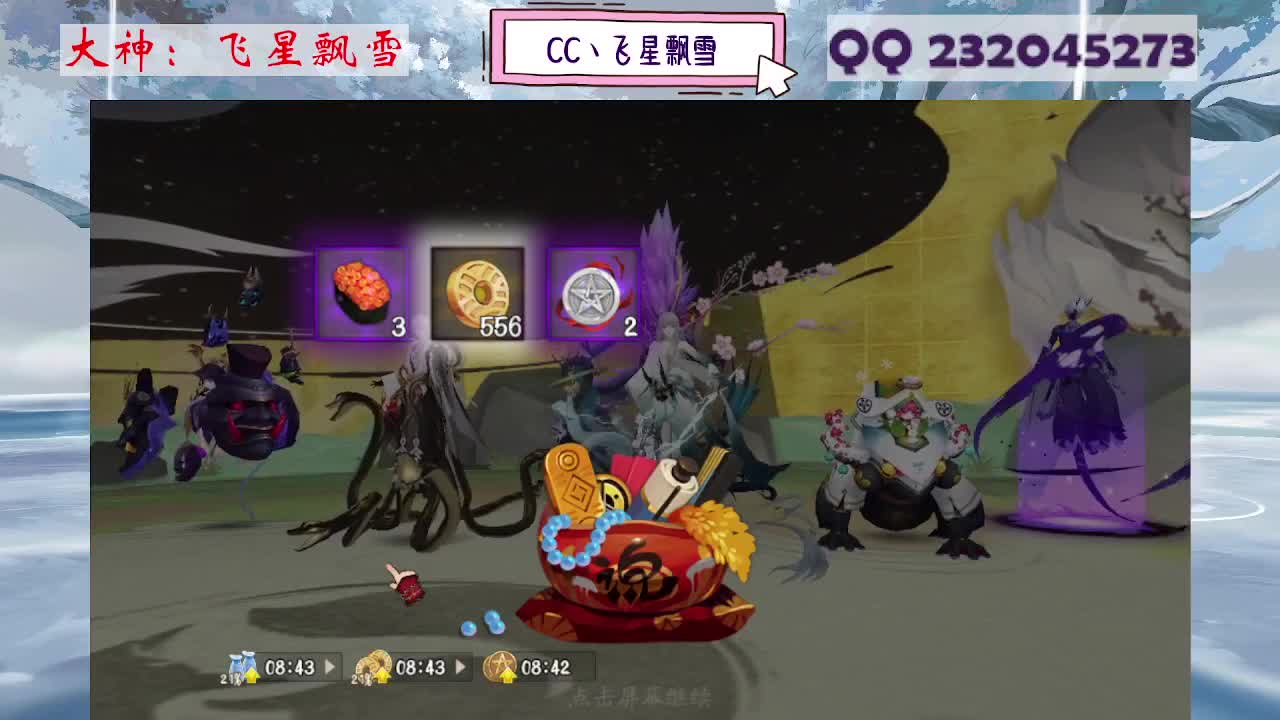The height and width of the screenshot is (720, 1280).
Task: Click the gold coin reward icon showing 556
Action: 480,290
